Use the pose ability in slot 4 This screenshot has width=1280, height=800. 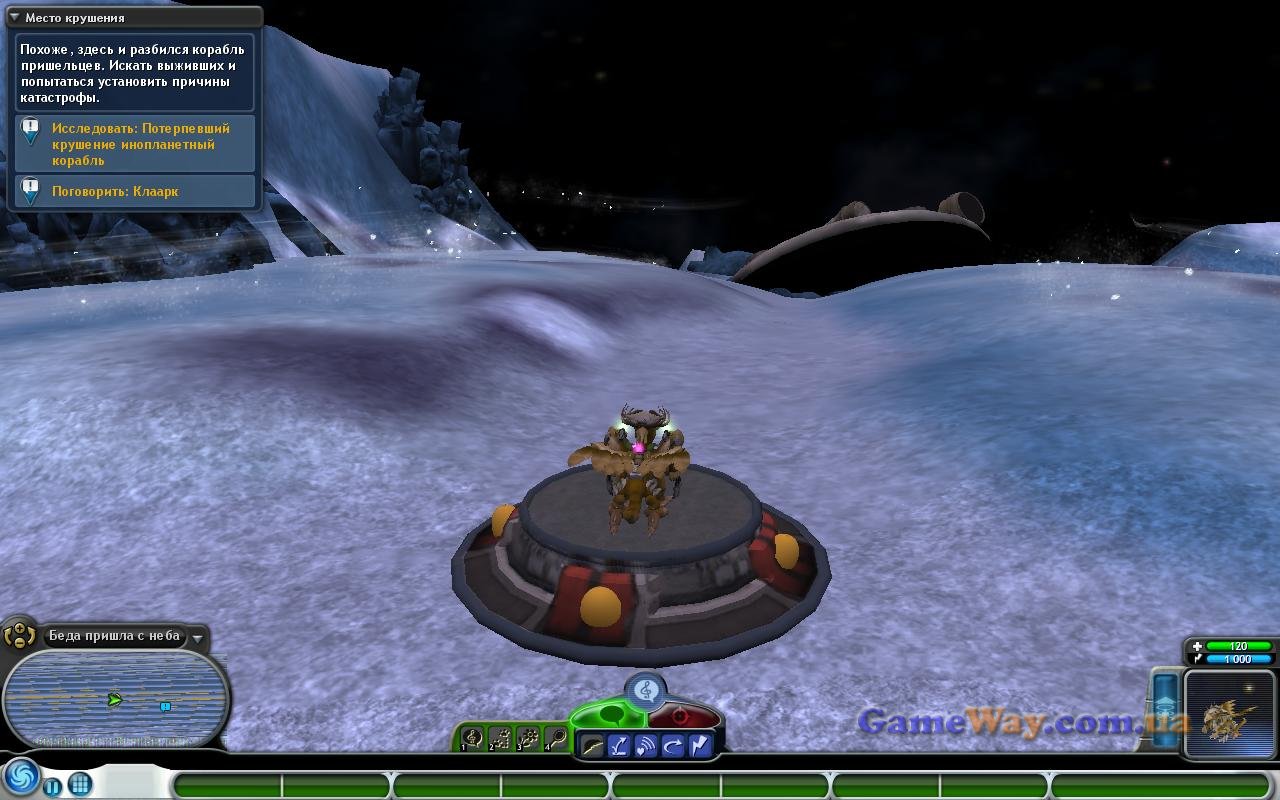(556, 739)
